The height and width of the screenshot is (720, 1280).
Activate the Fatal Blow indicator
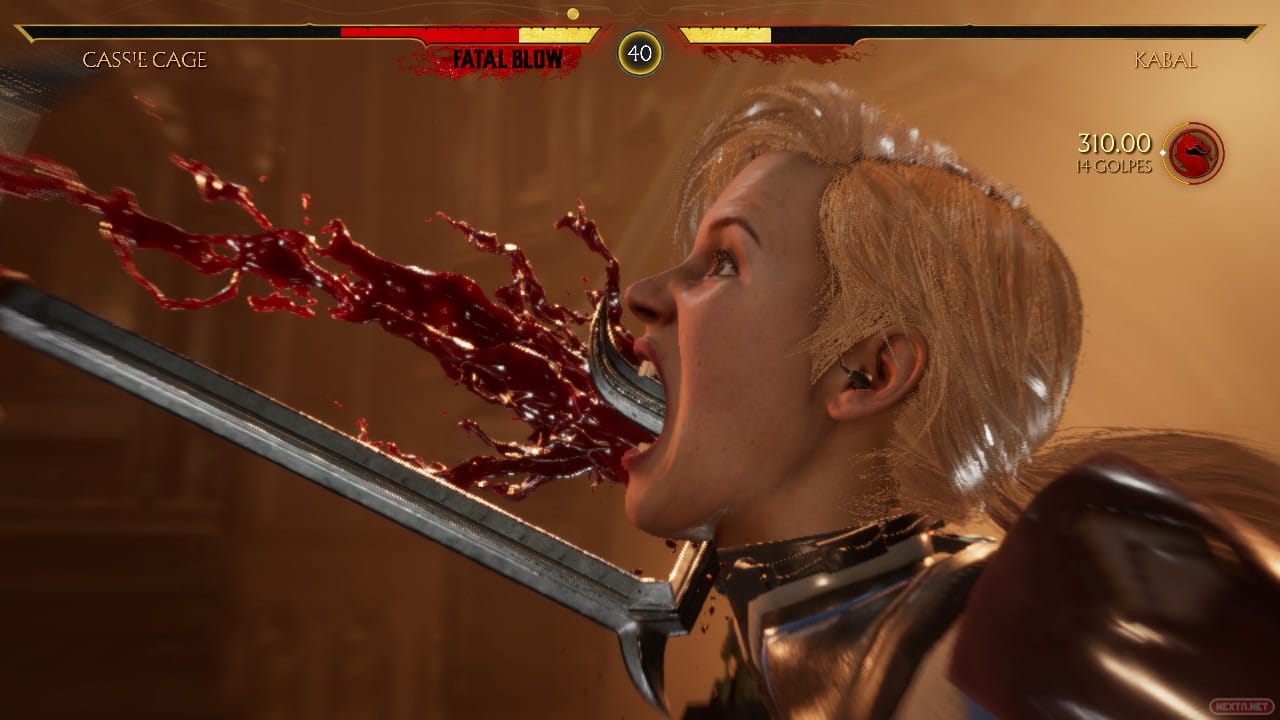pos(507,59)
